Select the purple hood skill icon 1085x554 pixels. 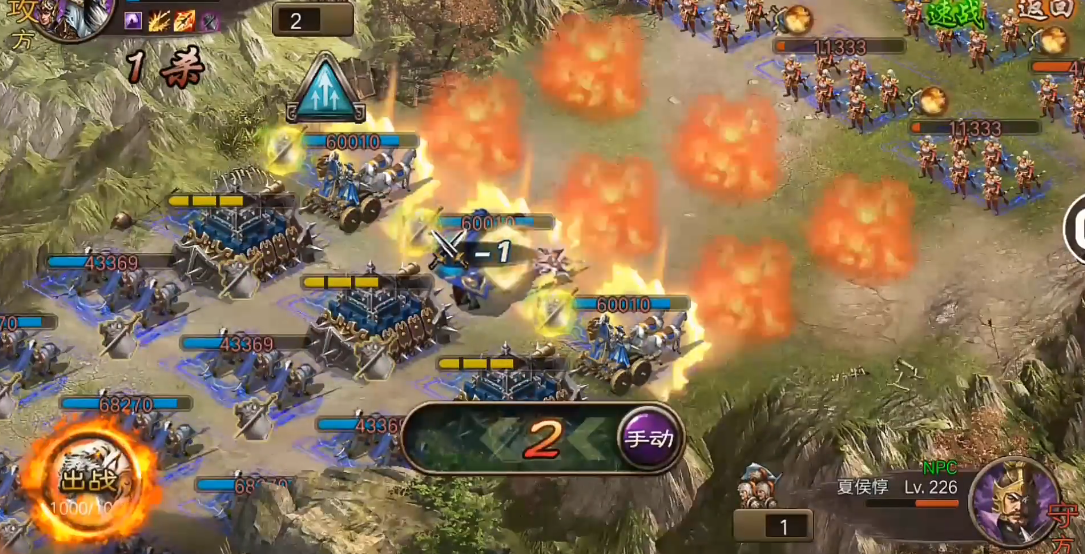tap(133, 19)
